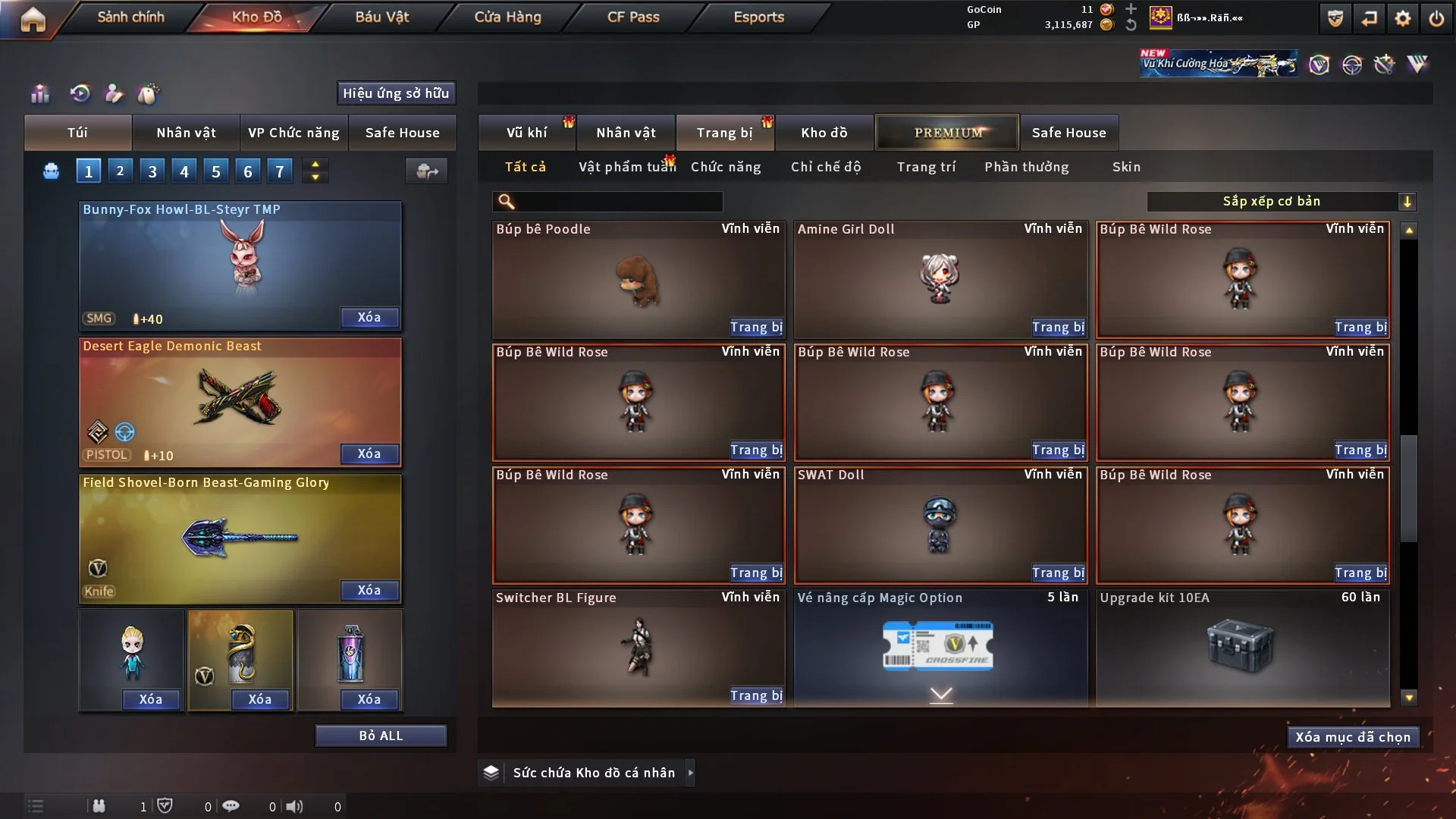Click Xóa mục đã chọn button
This screenshot has height=819, width=1456.
click(1353, 737)
